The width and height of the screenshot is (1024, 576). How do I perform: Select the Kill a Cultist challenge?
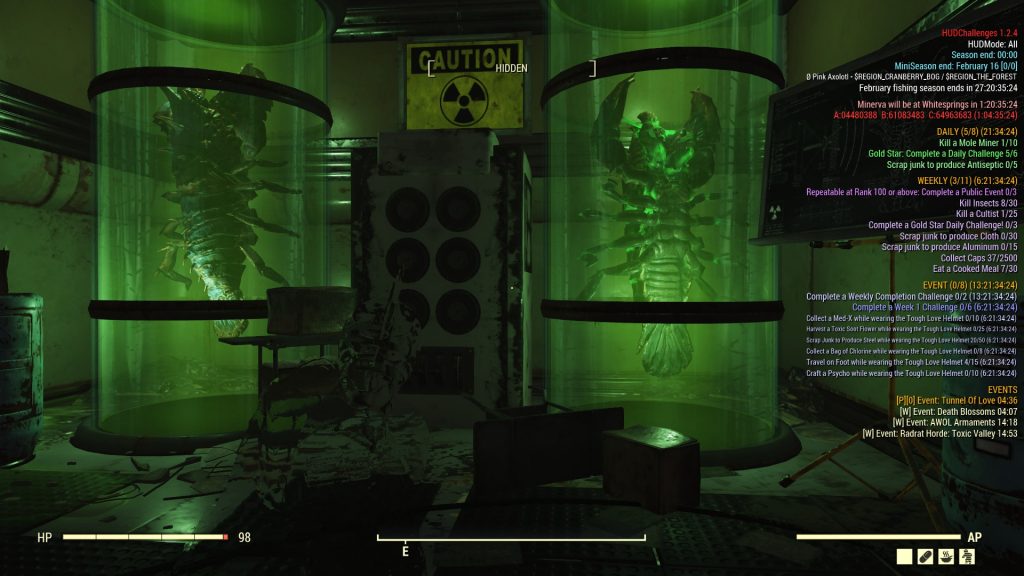point(986,214)
